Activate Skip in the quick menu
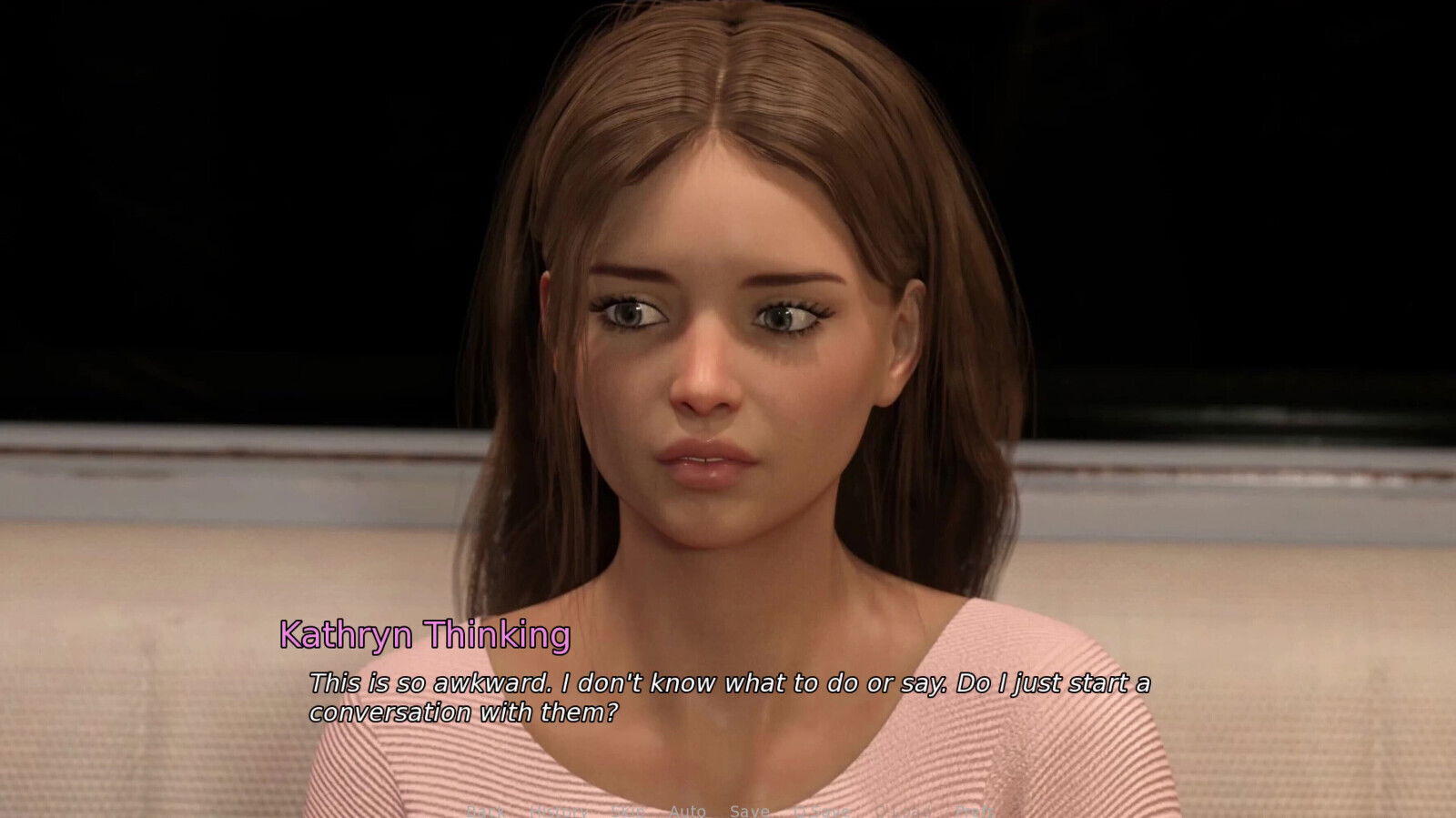The image size is (1456, 818). 629,811
